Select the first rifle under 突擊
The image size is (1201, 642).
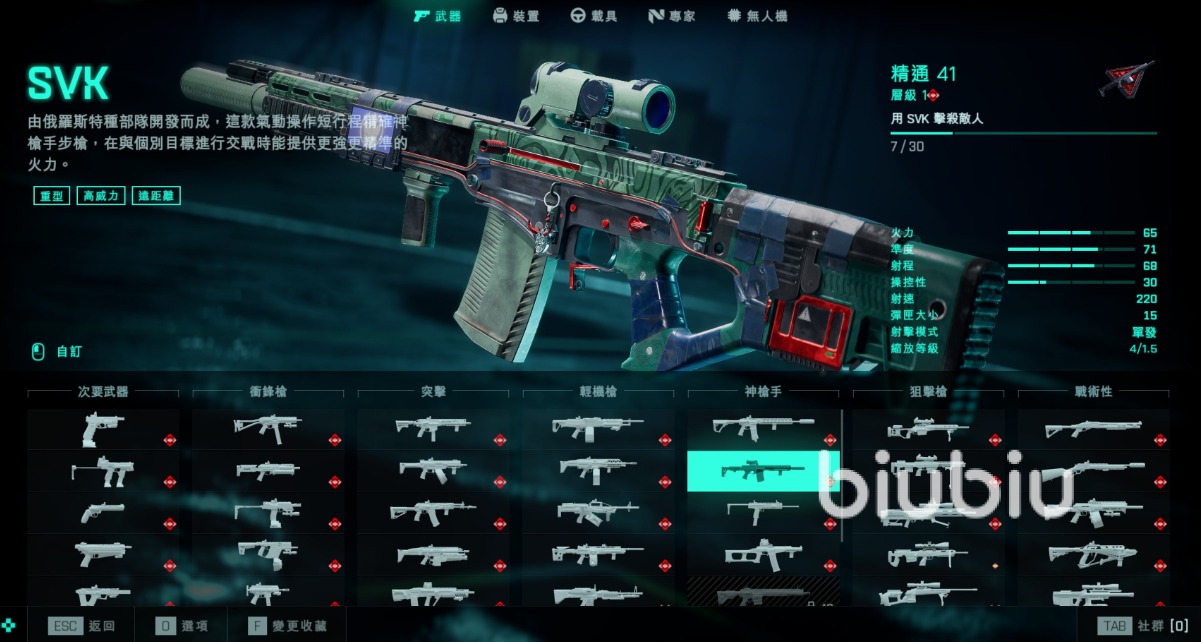pos(433,429)
